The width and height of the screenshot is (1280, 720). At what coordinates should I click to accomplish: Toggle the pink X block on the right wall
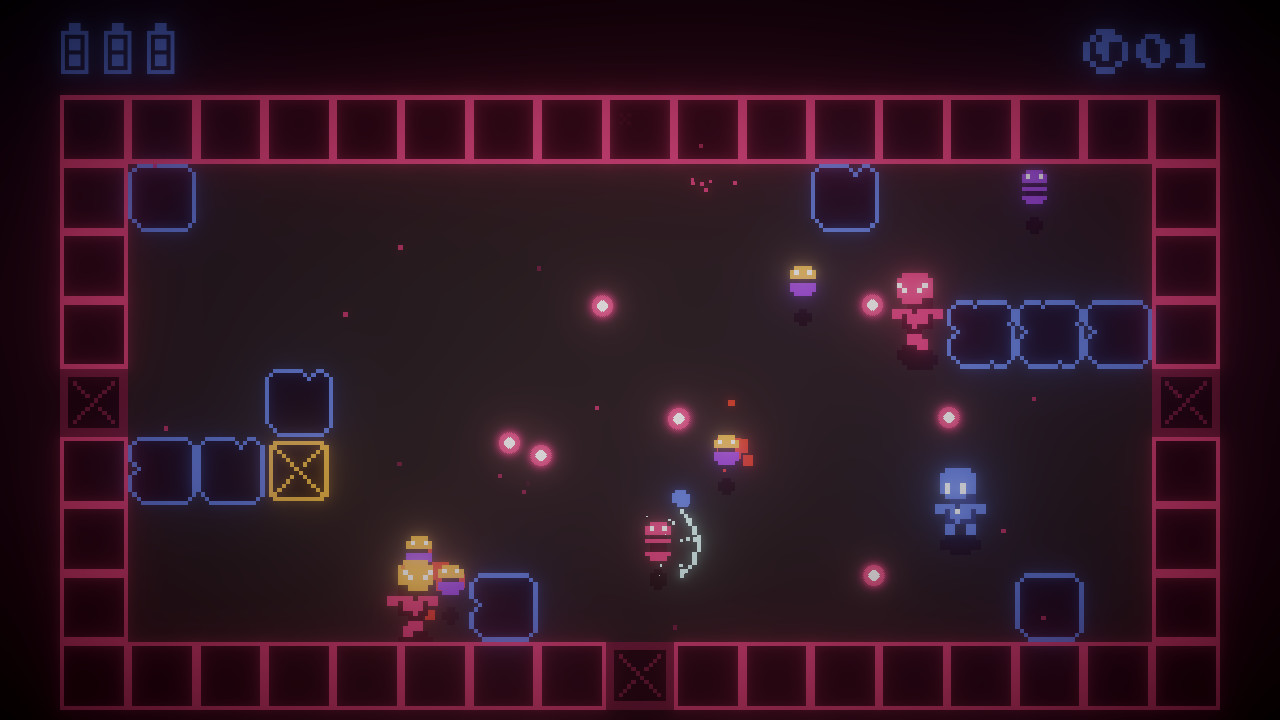[x=1186, y=404]
